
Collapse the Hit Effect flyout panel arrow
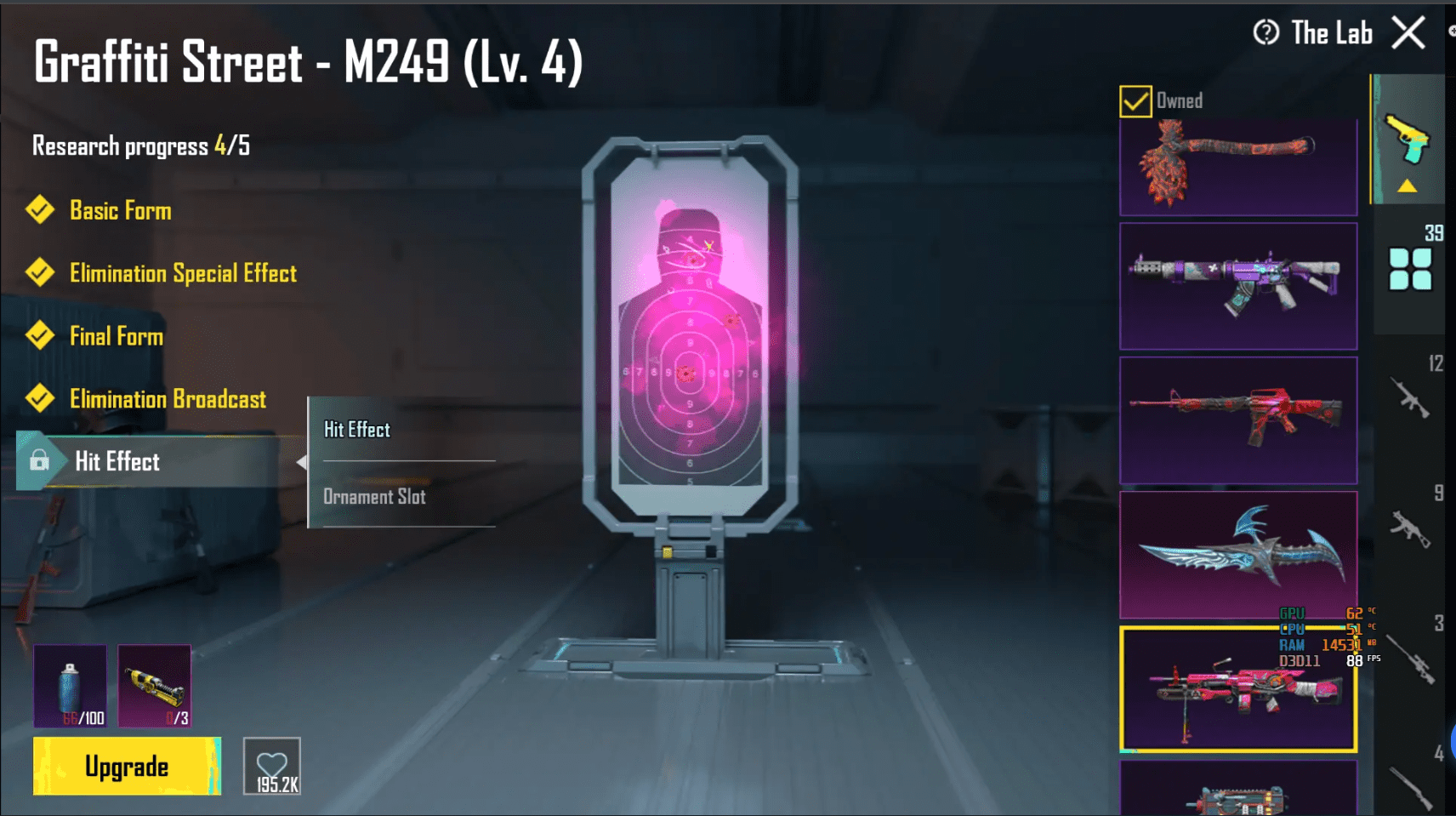point(304,461)
